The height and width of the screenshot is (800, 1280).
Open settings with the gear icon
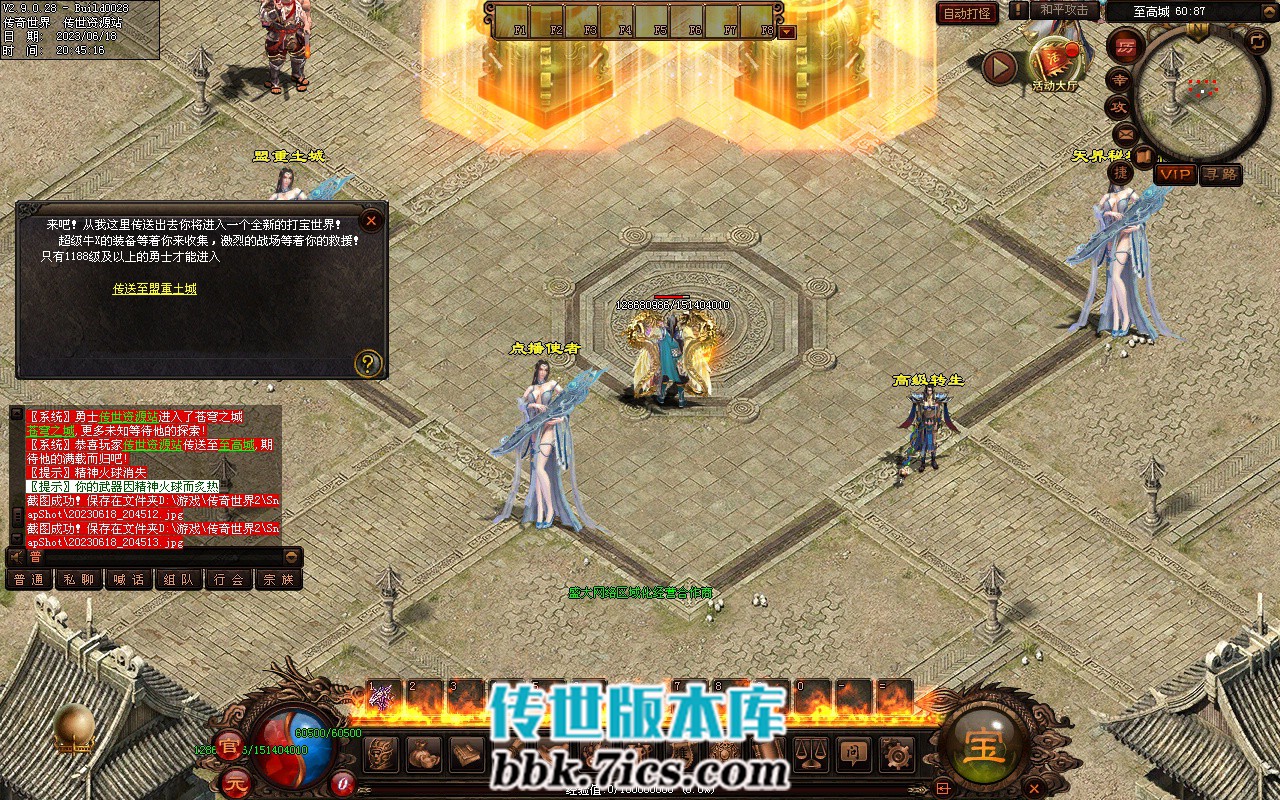[x=897, y=753]
